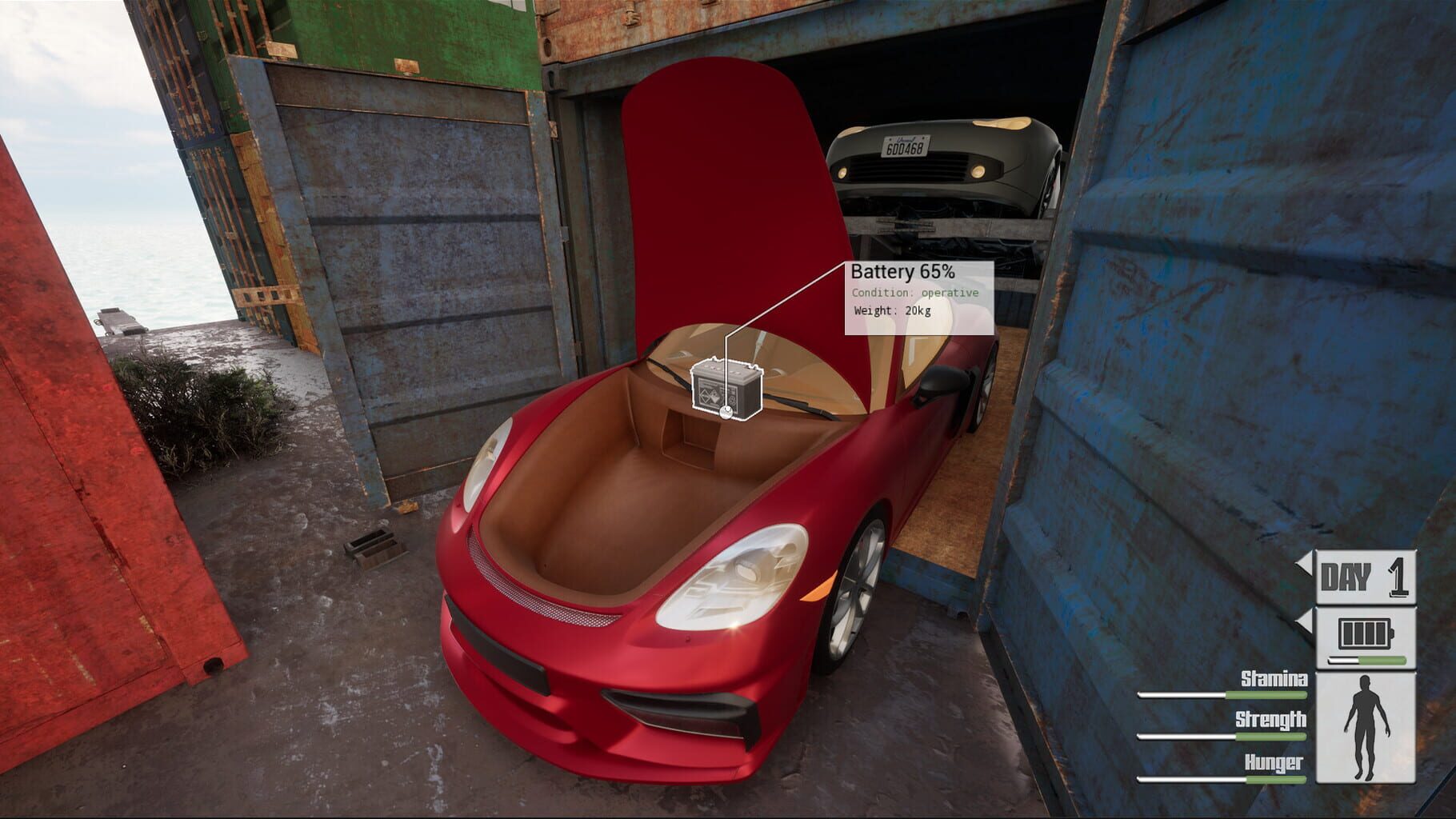The height and width of the screenshot is (819, 1456).
Task: Toggle the Strength bar display
Action: (1220, 736)
